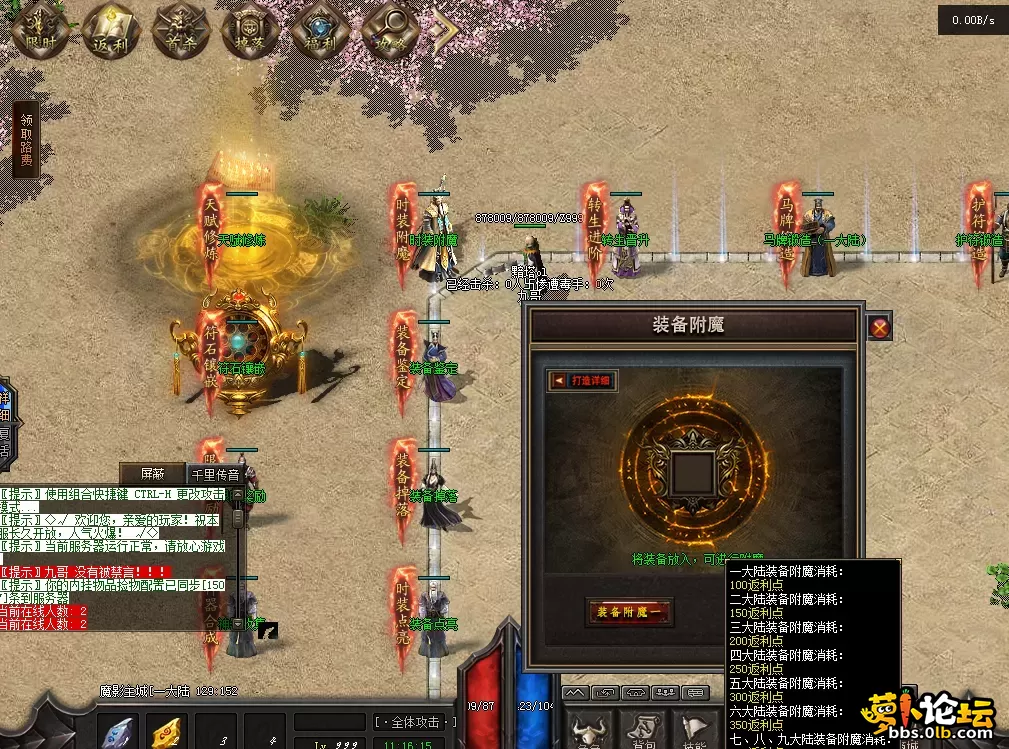Toggle the 全体攻击 attack mode selector
Image resolution: width=1009 pixels, height=749 pixels.
pos(416,722)
